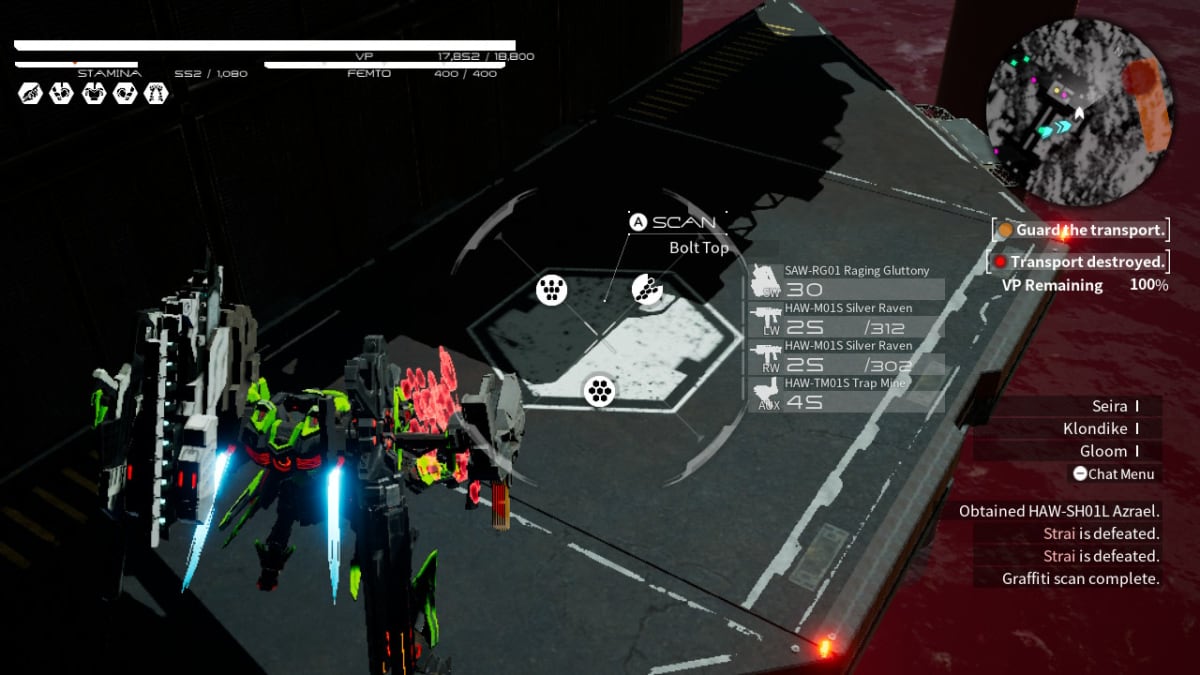Click the seven-hole honeycomb scan icon

599,390
